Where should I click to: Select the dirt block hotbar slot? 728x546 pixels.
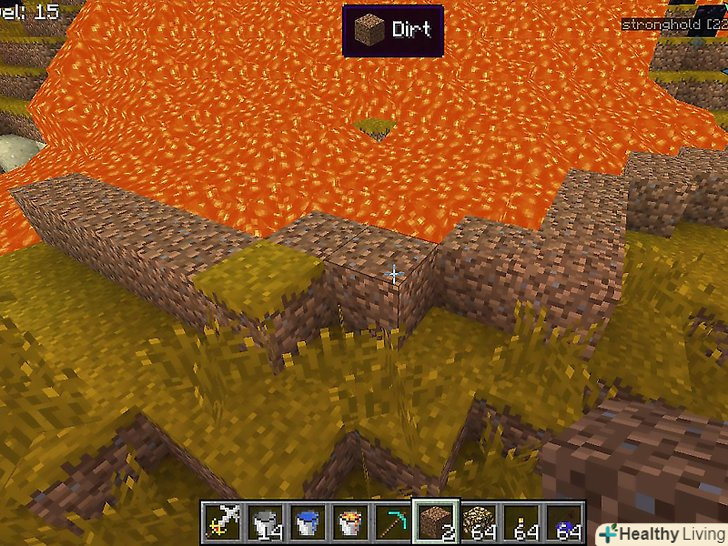[x=437, y=521]
